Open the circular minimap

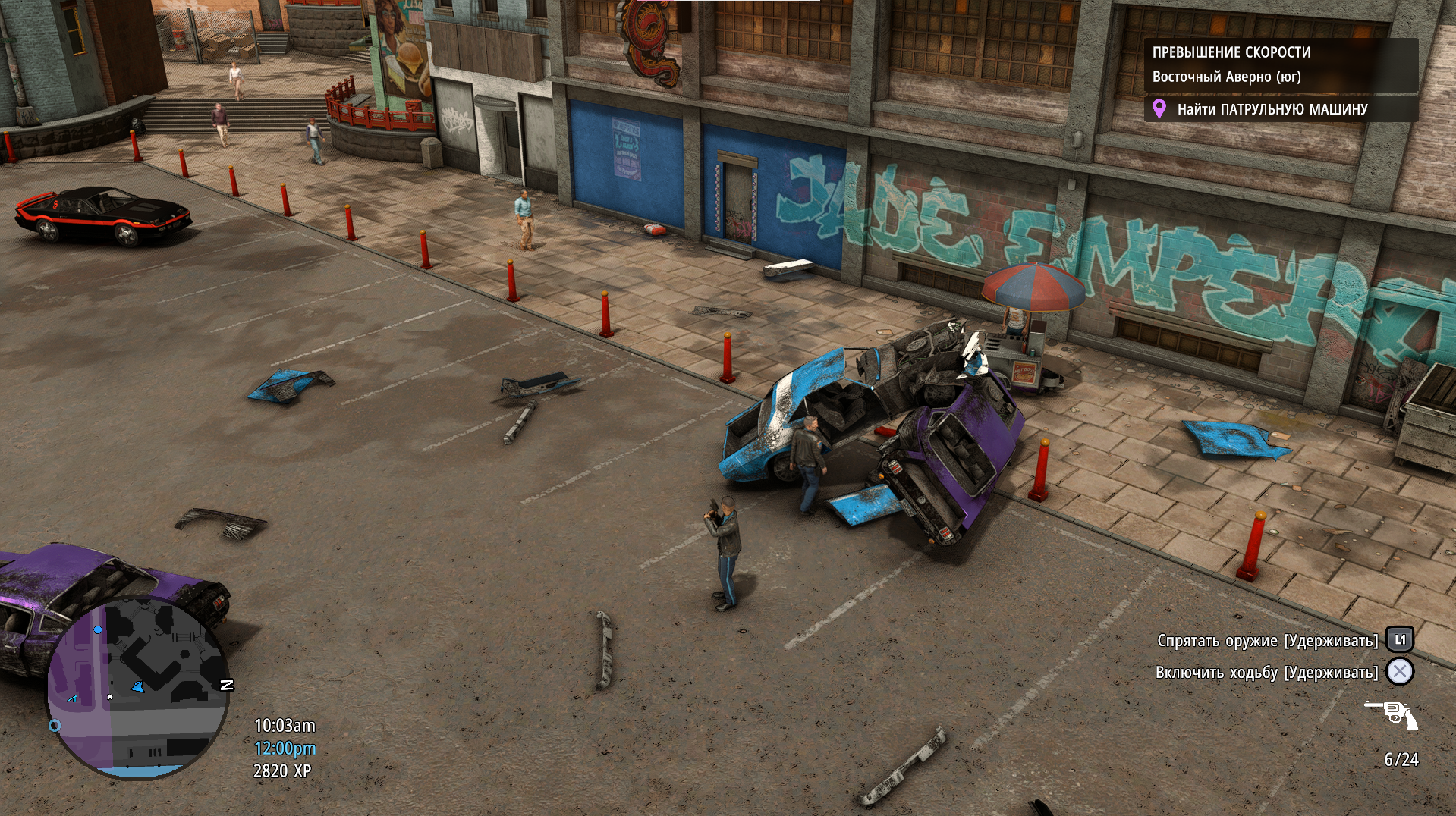coord(138,687)
